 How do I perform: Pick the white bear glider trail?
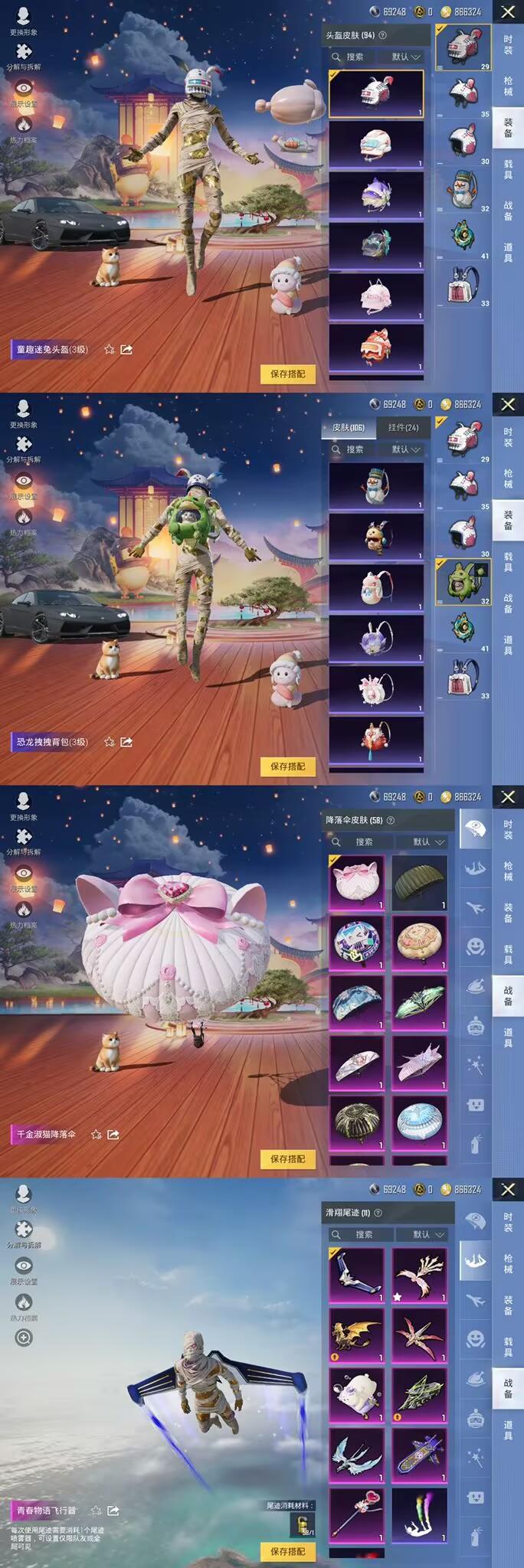tap(357, 1395)
